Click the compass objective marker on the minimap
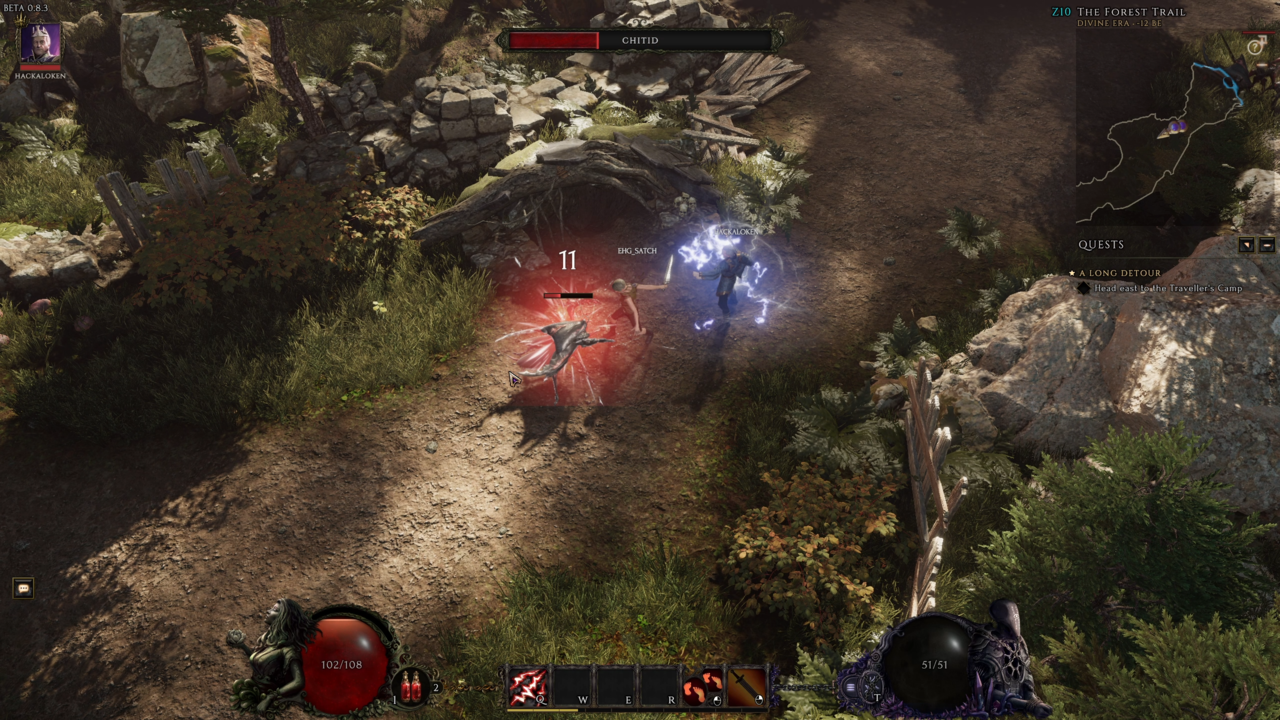Image resolution: width=1280 pixels, height=720 pixels. (1253, 46)
